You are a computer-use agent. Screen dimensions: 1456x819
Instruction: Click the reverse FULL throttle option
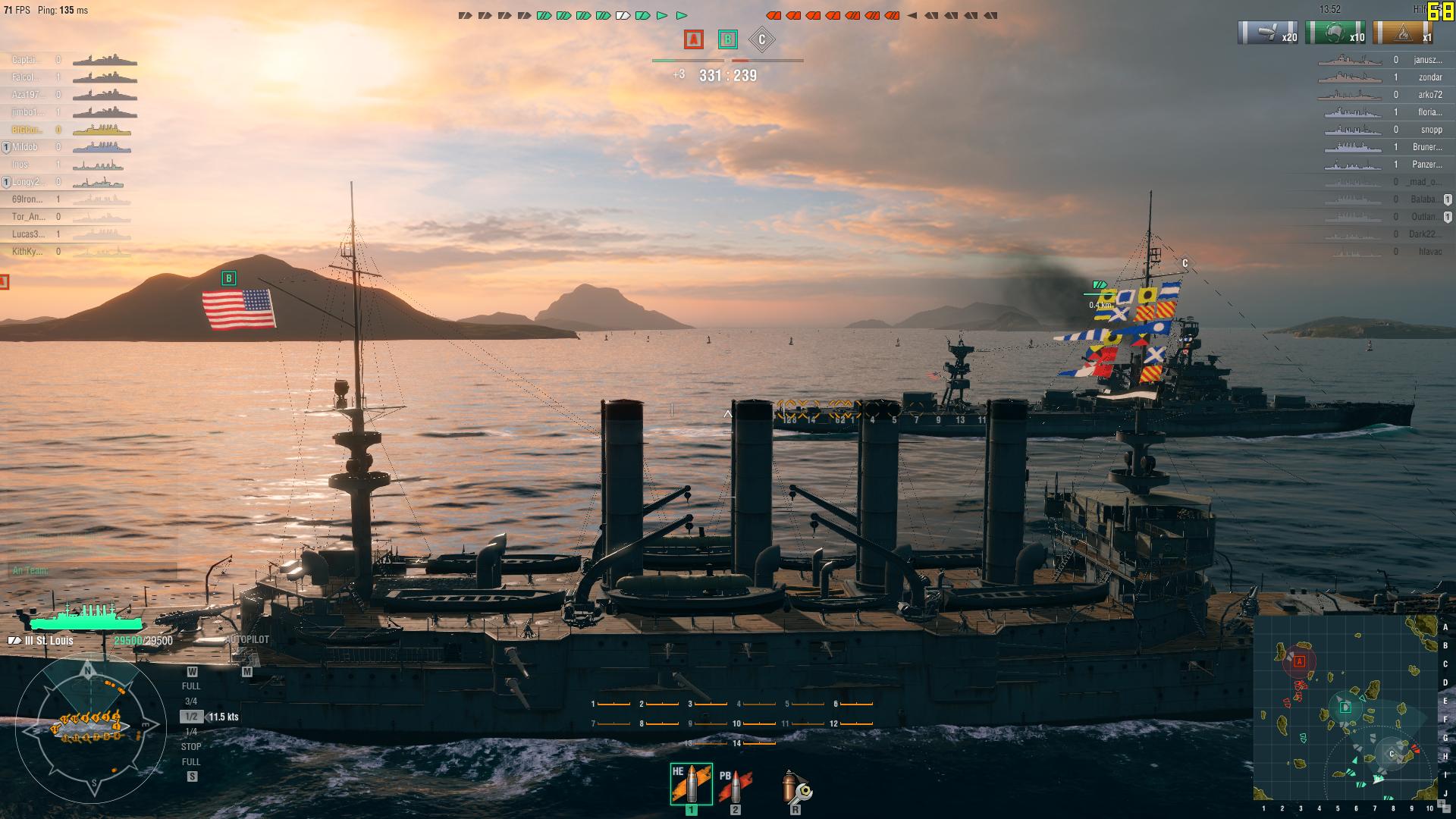[191, 761]
